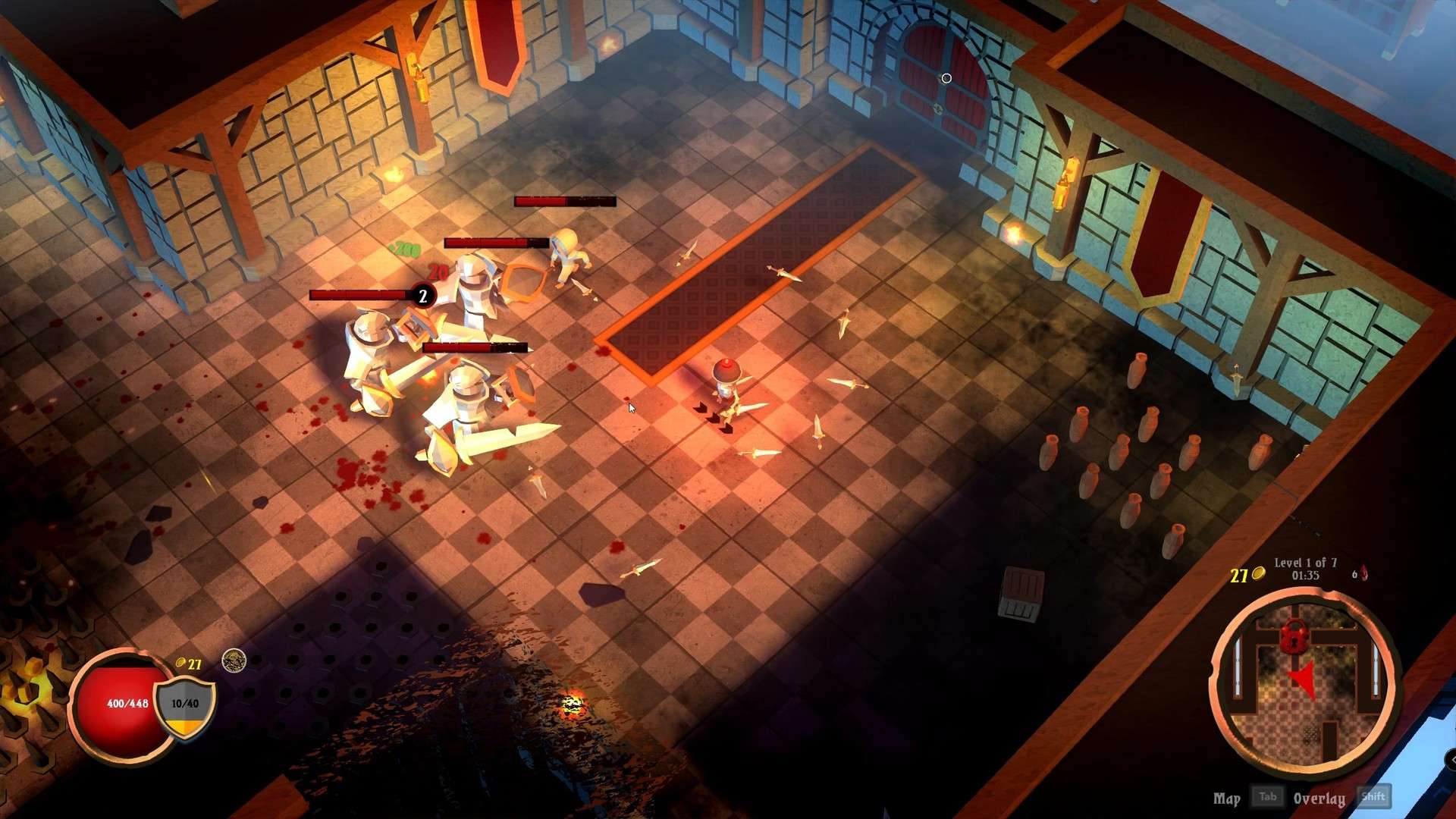Click the red health orb showing 400/448

click(127, 704)
